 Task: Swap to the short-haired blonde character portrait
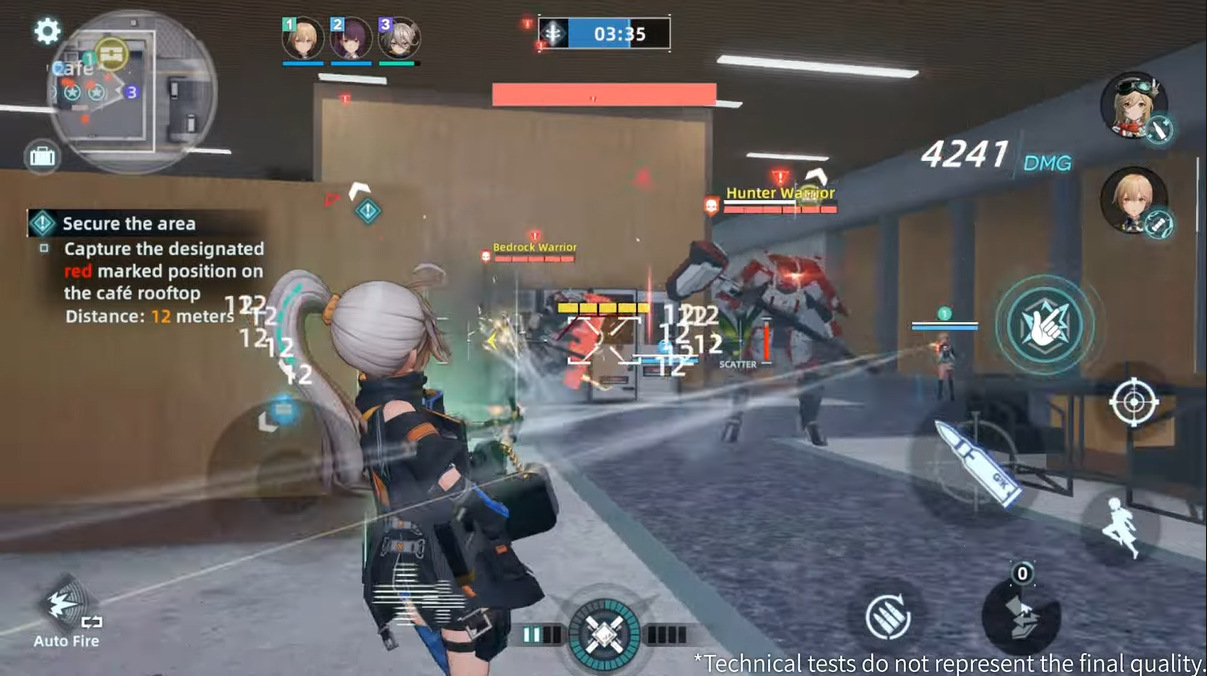click(1133, 200)
